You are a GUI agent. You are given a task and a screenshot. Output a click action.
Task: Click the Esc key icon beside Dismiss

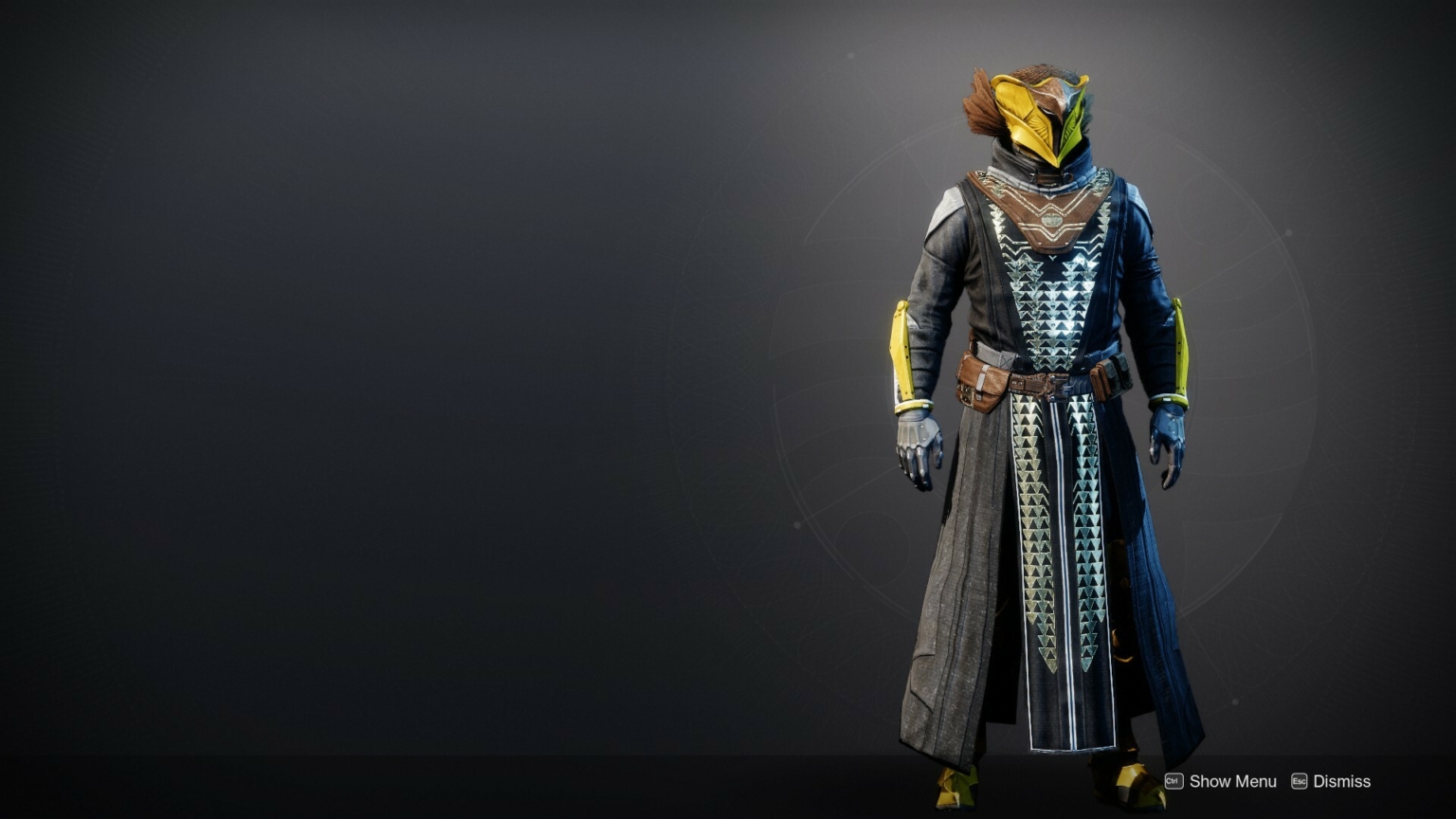point(1297,781)
